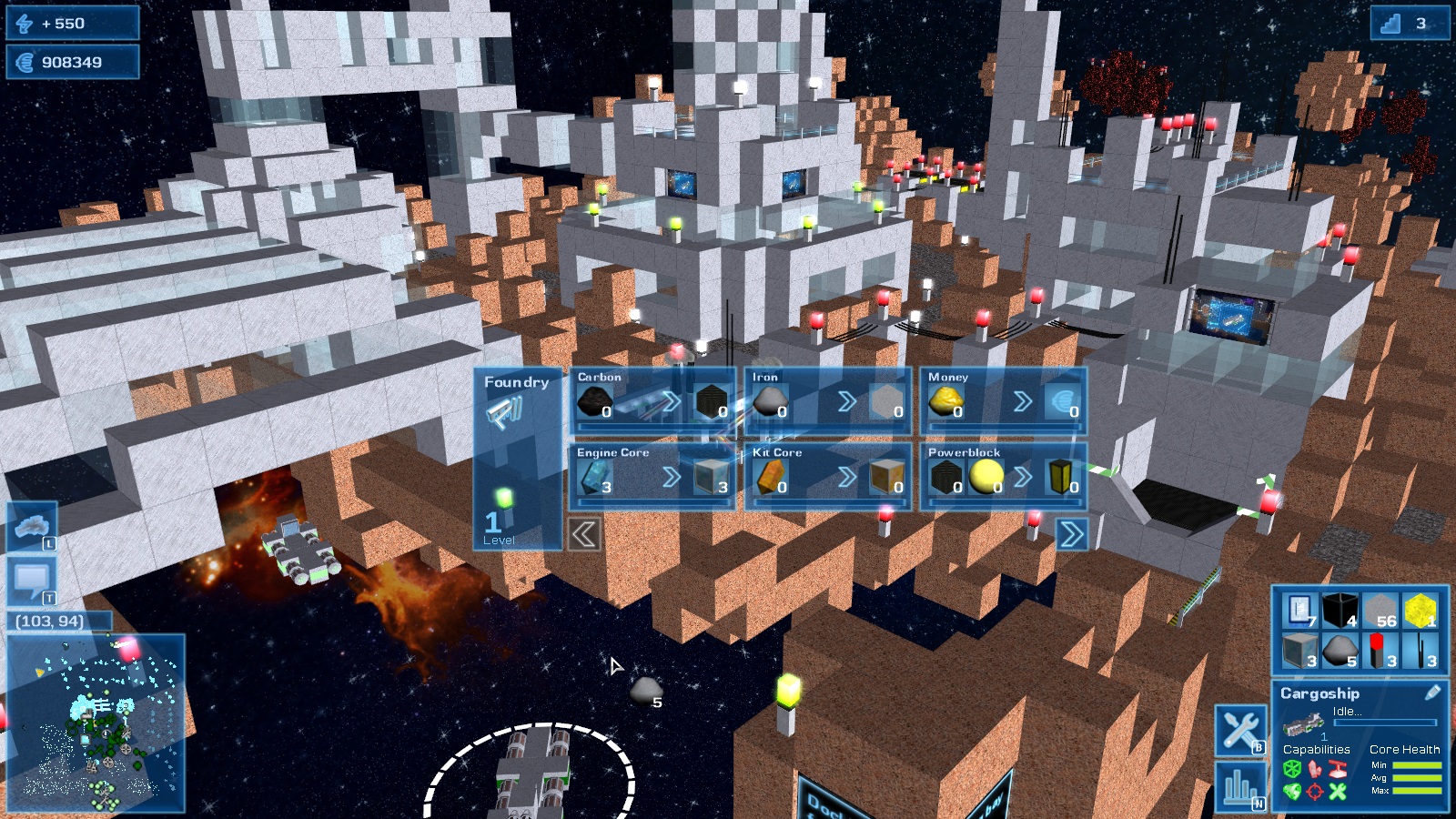Select the yellow block inventory slot

pos(1420,611)
